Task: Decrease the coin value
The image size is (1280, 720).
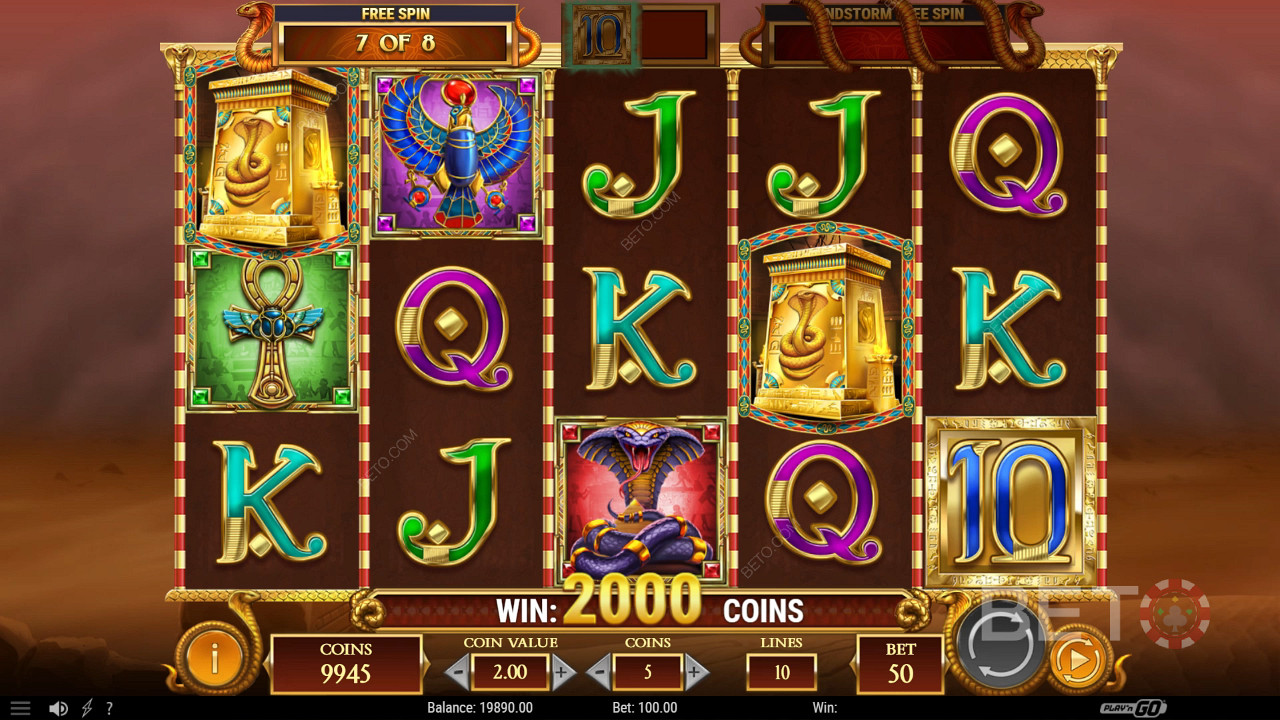Action: tap(458, 672)
